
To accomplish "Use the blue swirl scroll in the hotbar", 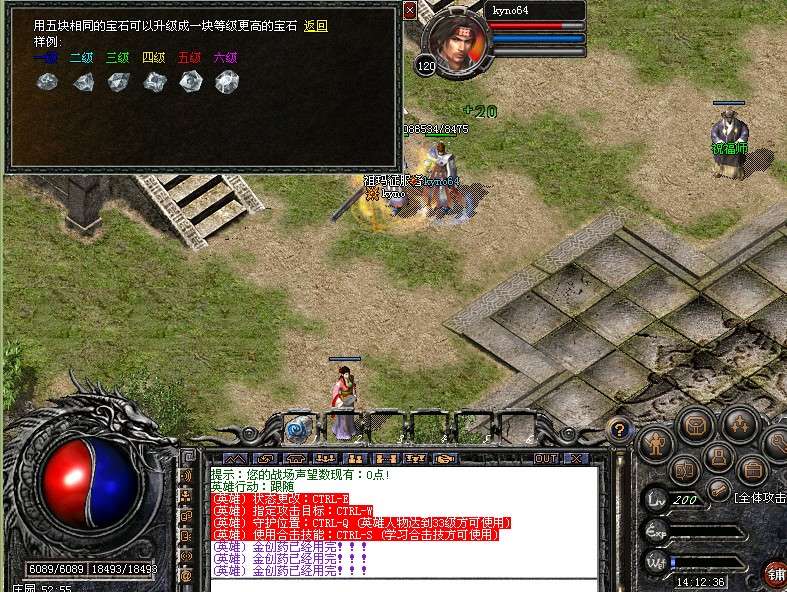I will [x=297, y=430].
